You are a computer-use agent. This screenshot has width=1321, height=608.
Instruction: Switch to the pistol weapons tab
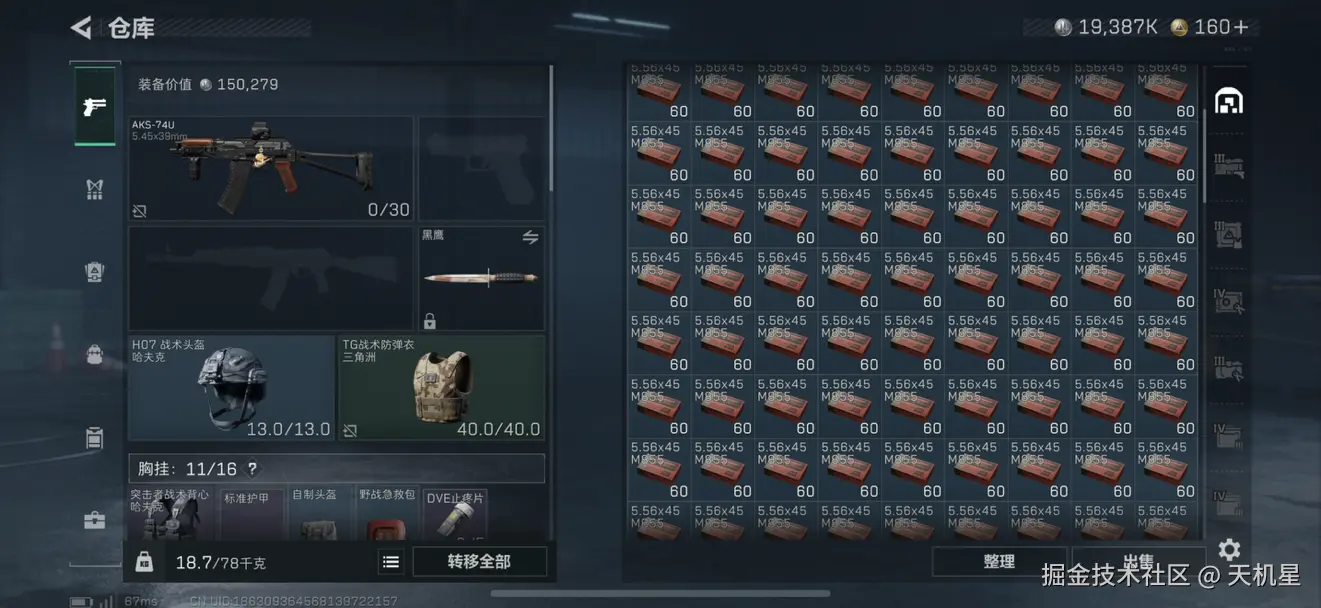95,106
